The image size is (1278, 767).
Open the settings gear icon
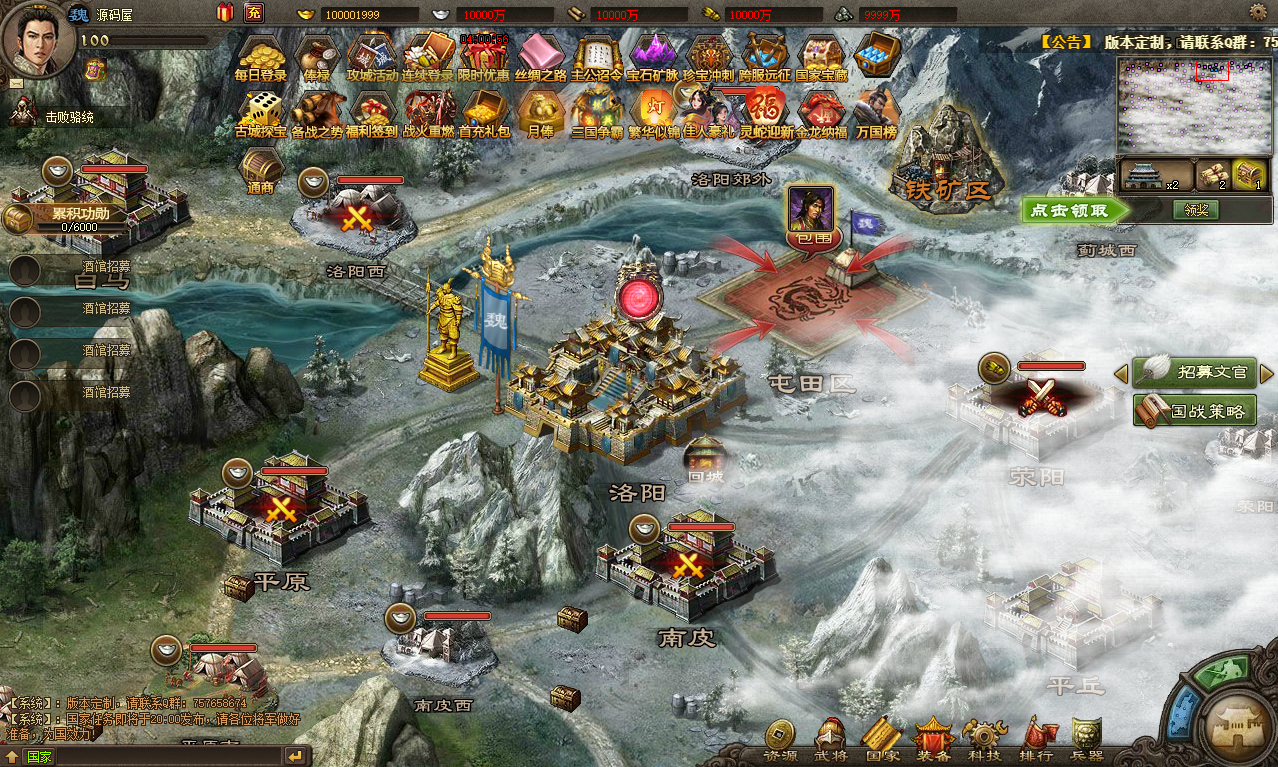tap(1258, 12)
